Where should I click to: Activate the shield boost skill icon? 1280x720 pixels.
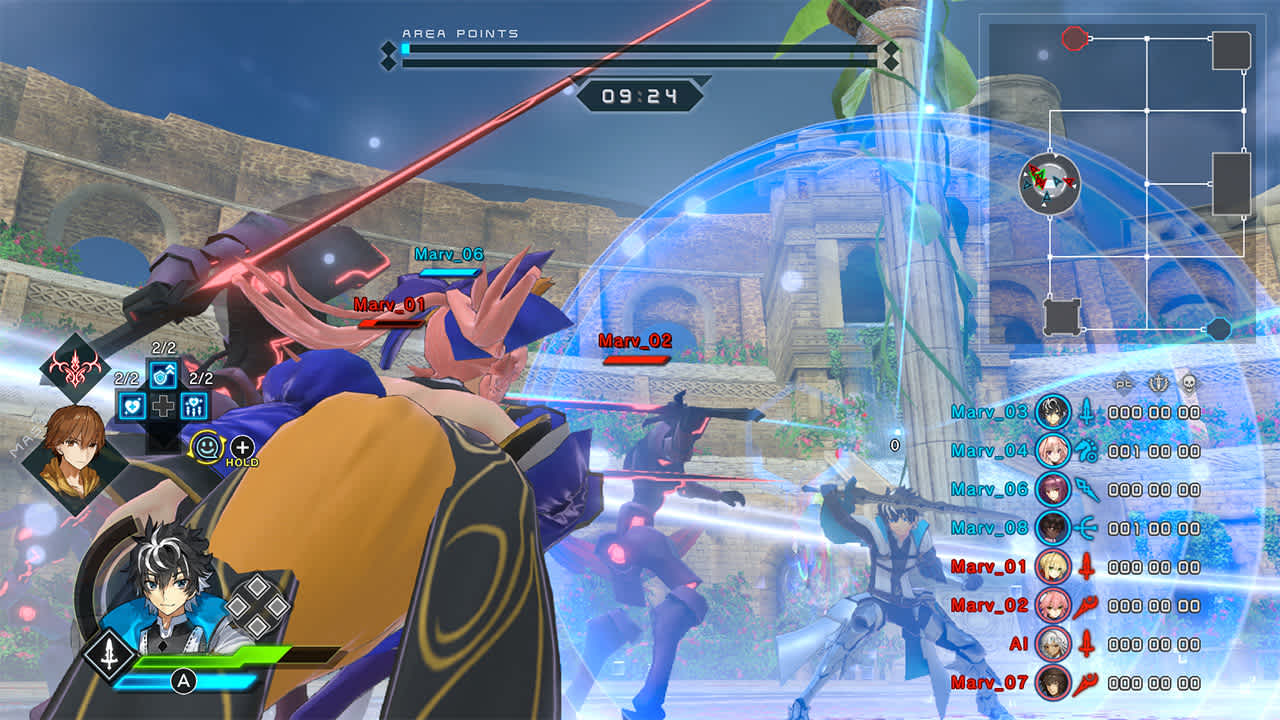point(163,375)
